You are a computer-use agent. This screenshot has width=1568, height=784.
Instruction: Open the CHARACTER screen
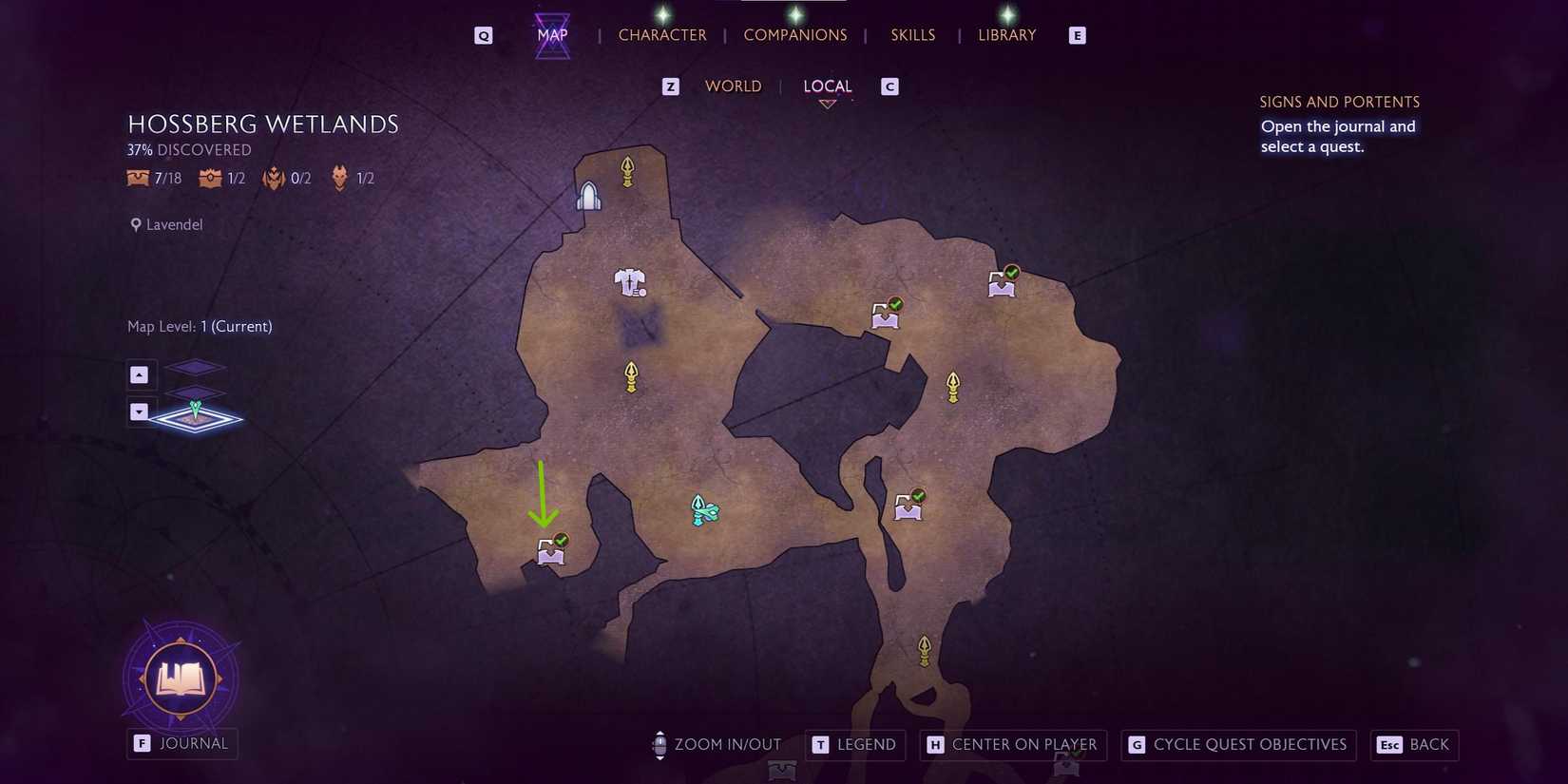point(662,34)
